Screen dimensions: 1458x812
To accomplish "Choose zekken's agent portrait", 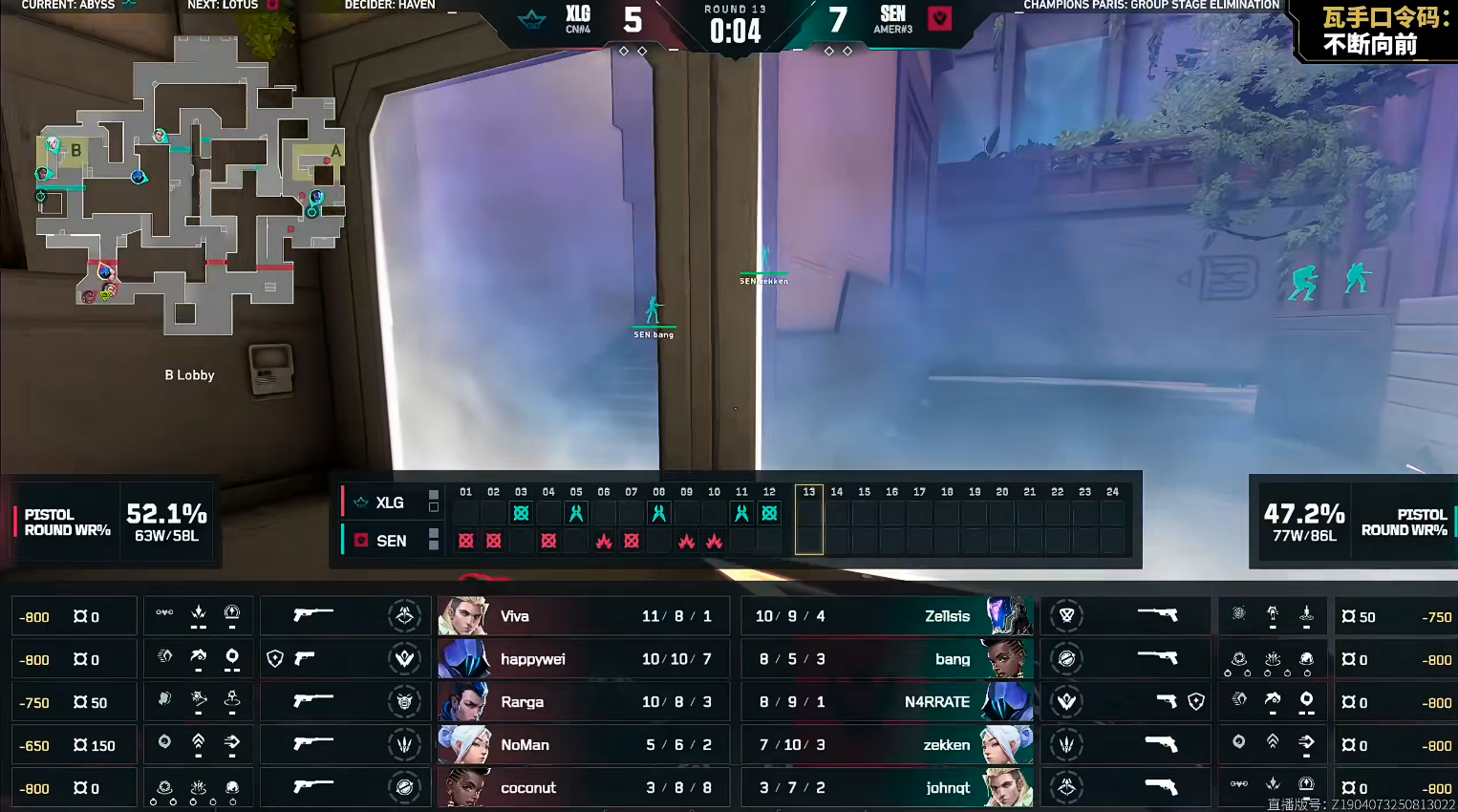I will [1008, 745].
